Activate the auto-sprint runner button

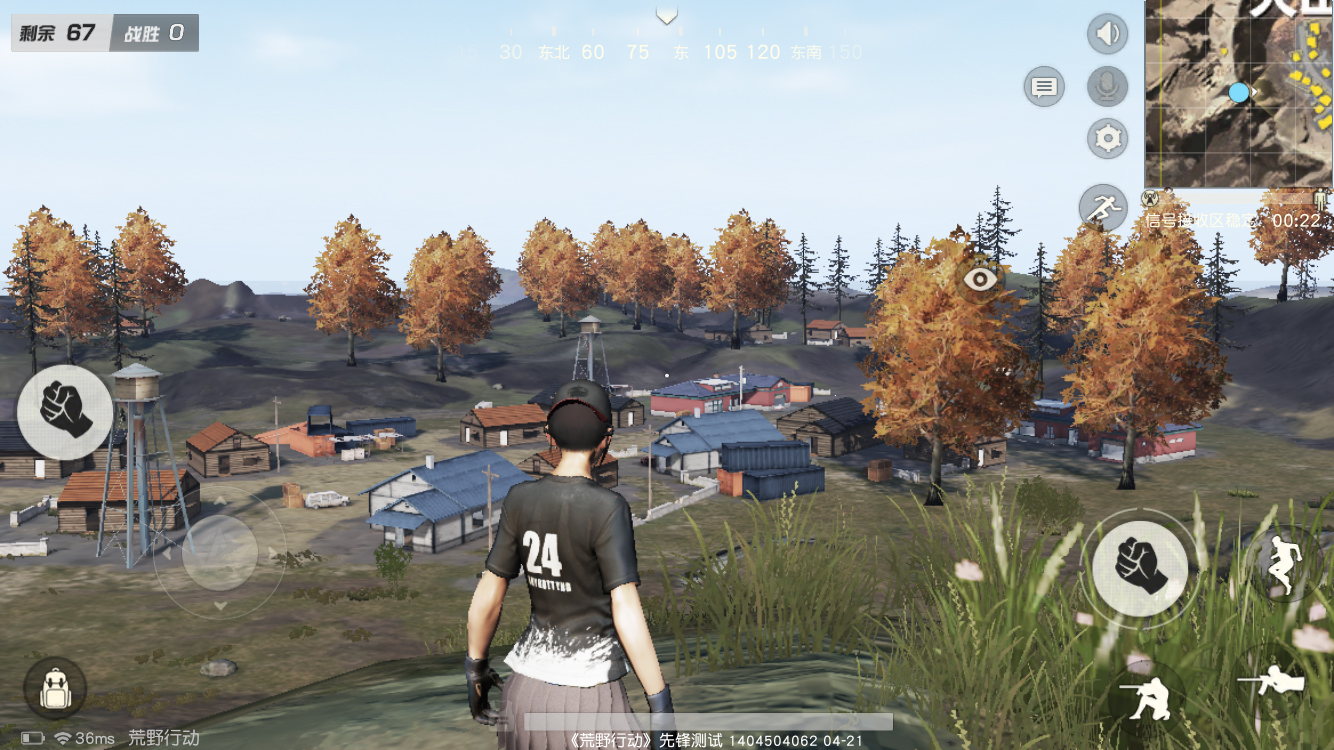pos(1102,207)
